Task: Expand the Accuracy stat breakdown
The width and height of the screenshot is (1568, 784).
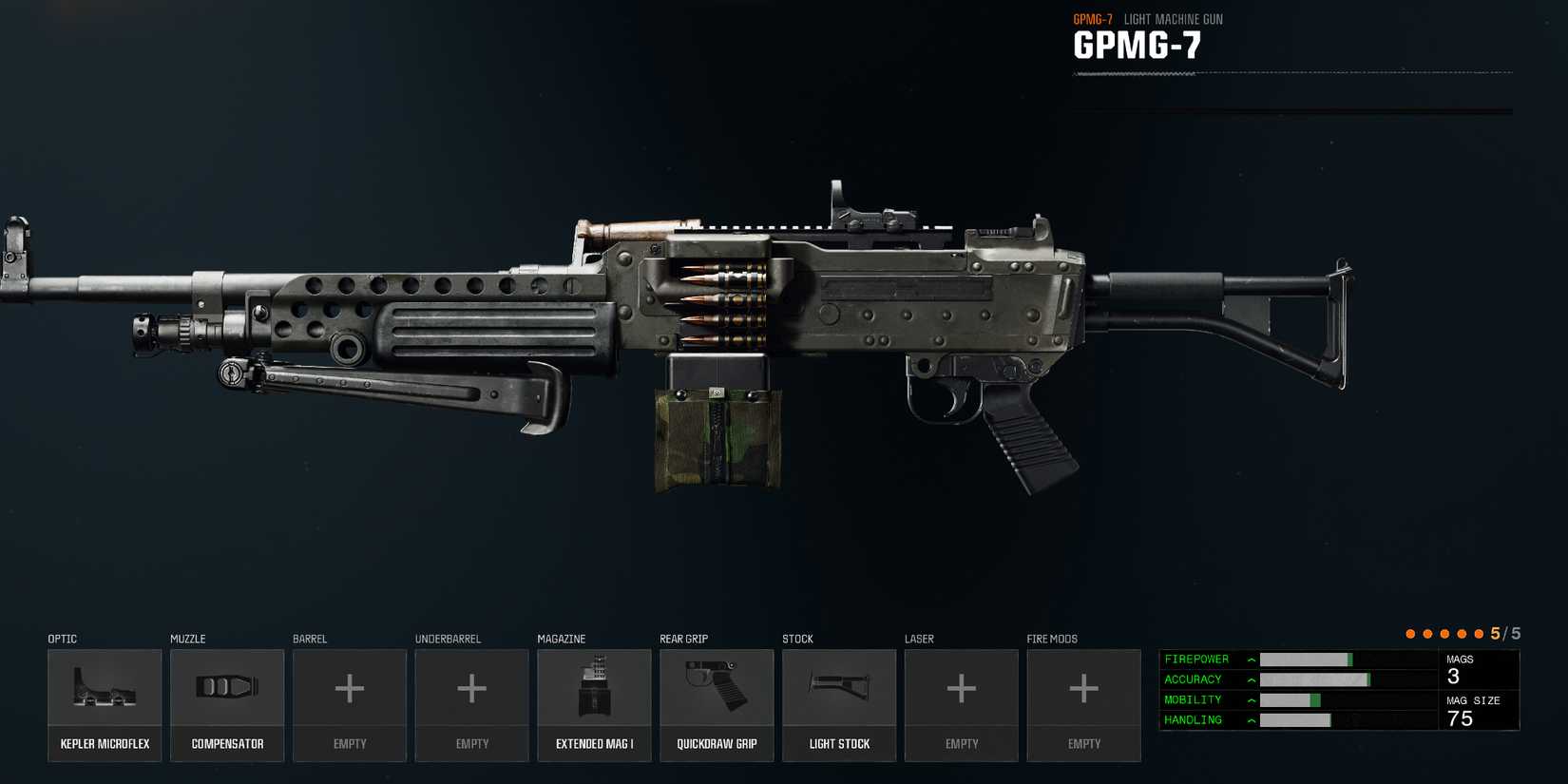Action: 1251,679
